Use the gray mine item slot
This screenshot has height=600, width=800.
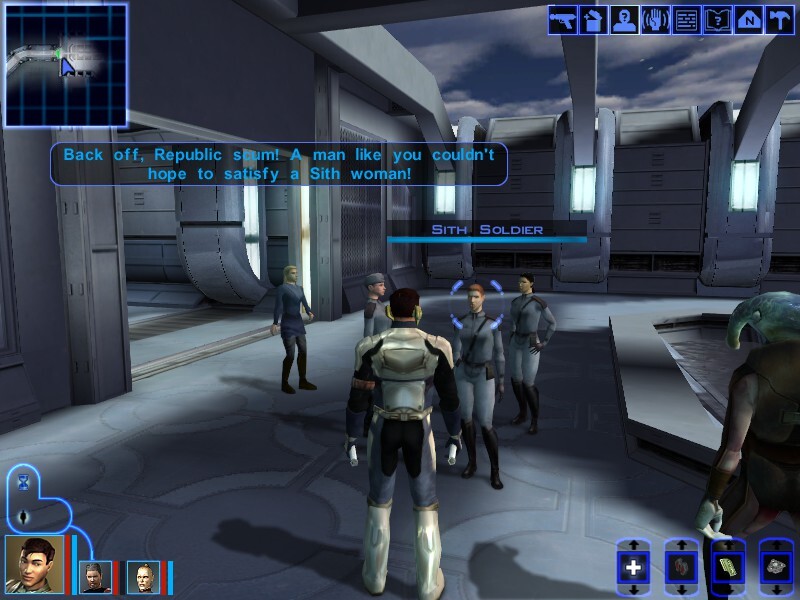[776, 568]
